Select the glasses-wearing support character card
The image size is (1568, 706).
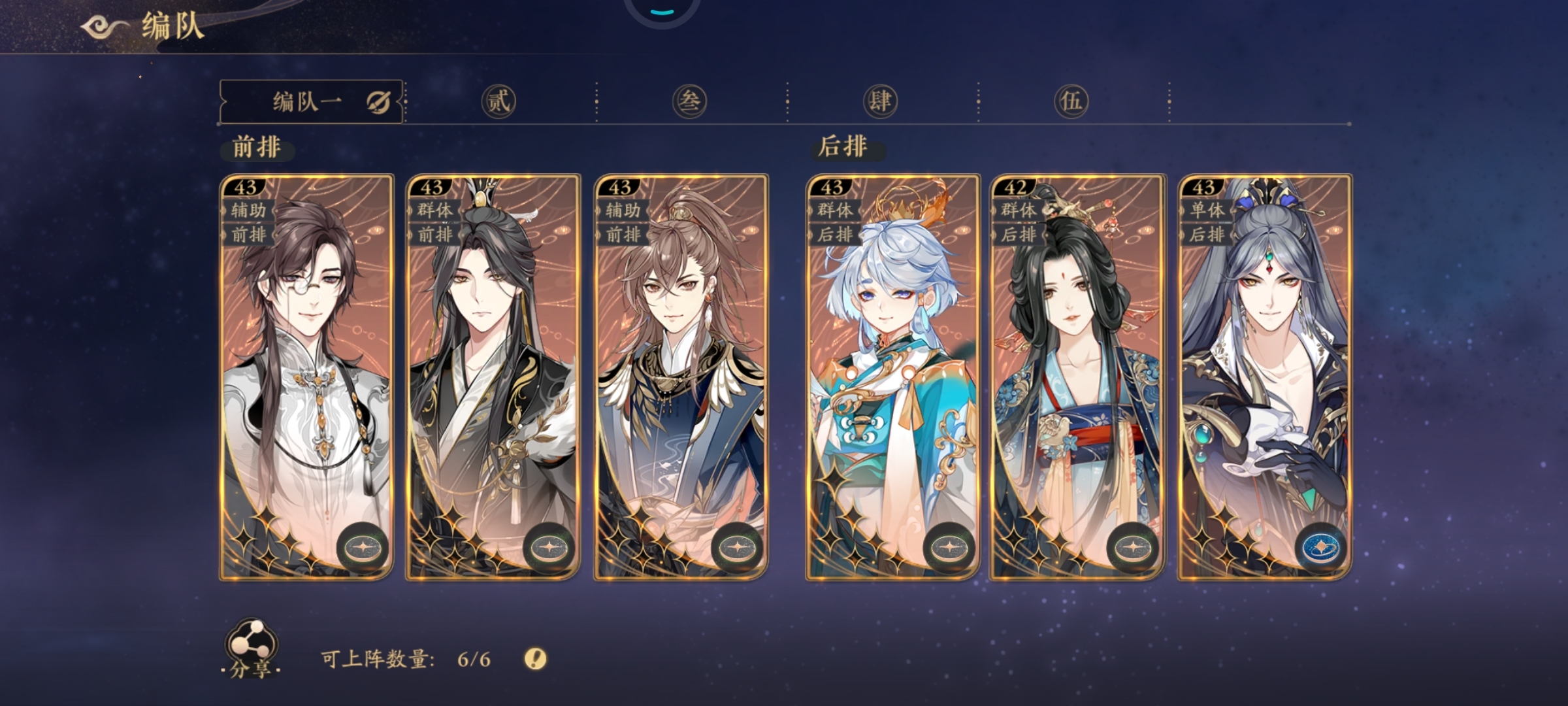click(x=306, y=366)
